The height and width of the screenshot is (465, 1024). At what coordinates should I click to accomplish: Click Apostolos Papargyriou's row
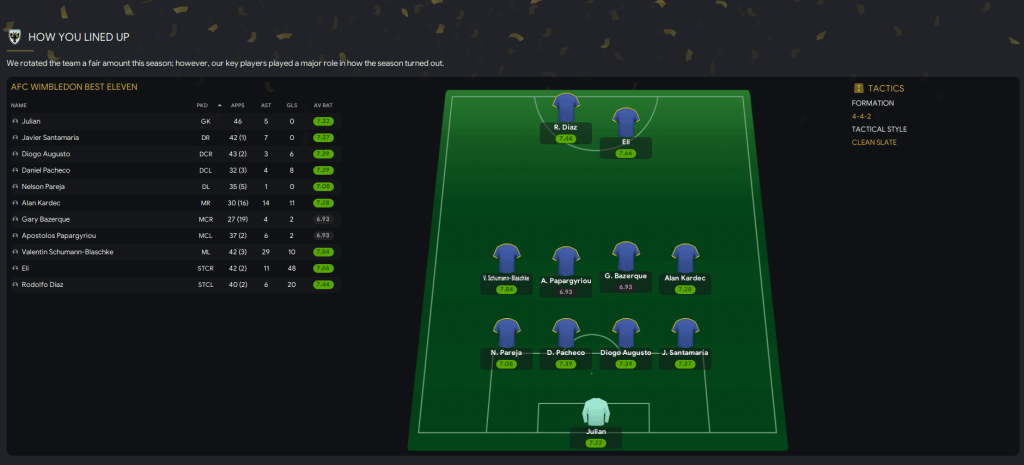tap(58, 235)
